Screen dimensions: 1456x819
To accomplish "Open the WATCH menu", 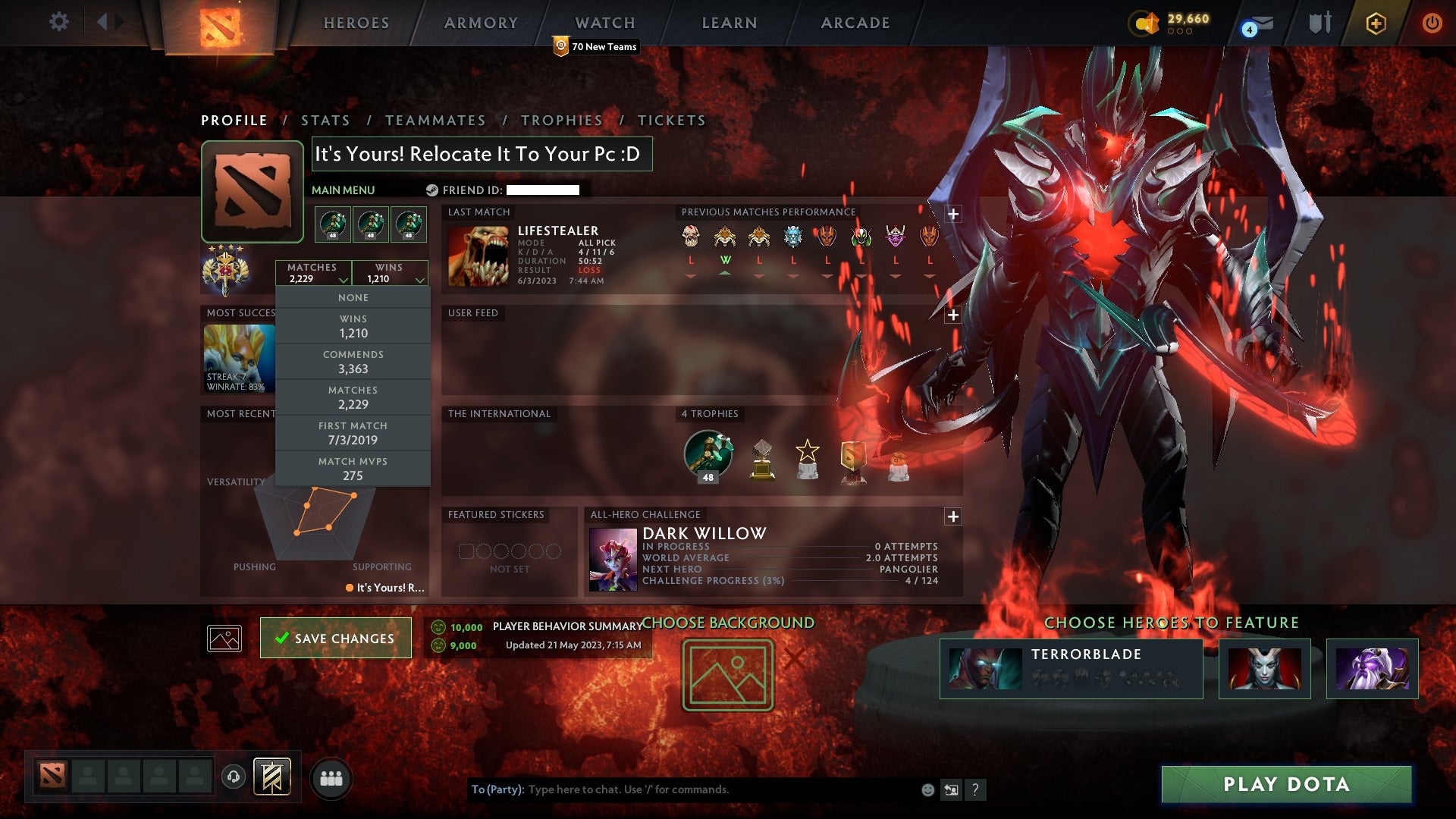I will (x=604, y=22).
